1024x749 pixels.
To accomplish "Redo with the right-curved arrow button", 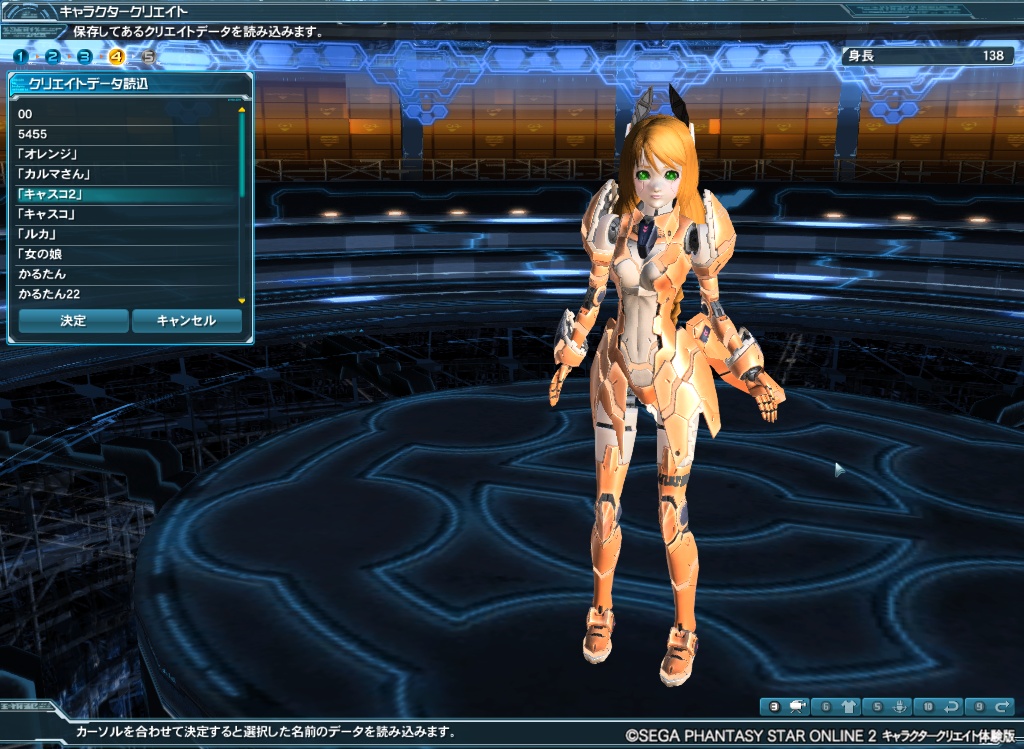I will (x=990, y=706).
